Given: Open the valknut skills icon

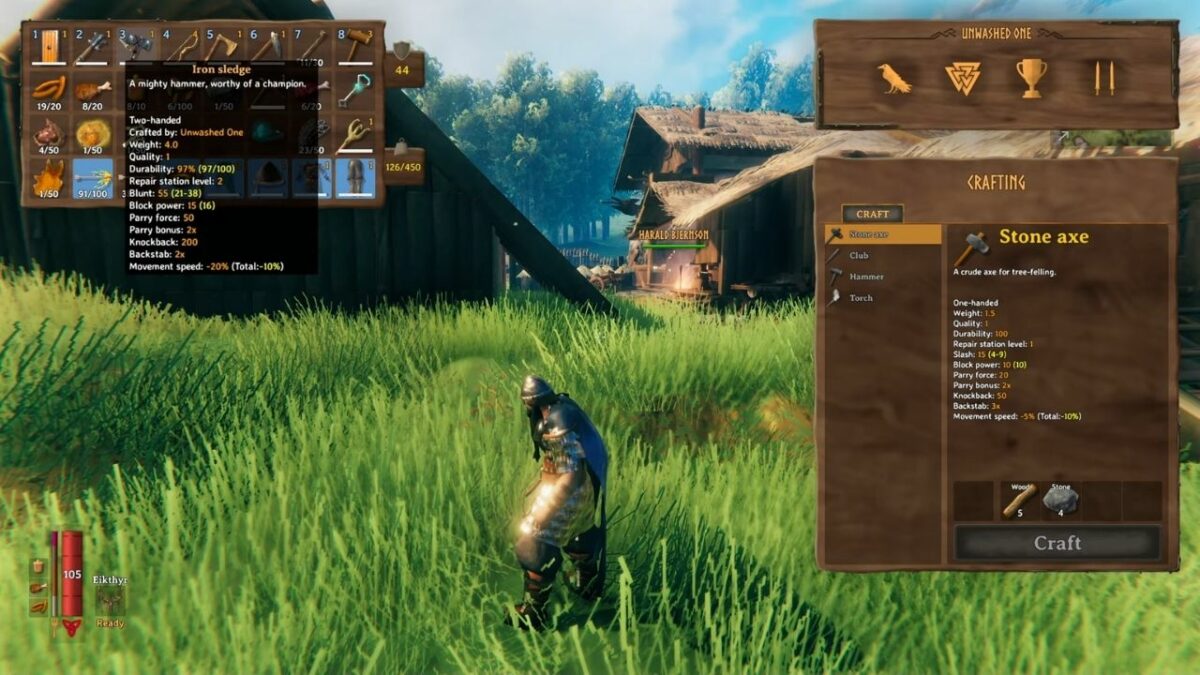Looking at the screenshot, I should [x=963, y=78].
